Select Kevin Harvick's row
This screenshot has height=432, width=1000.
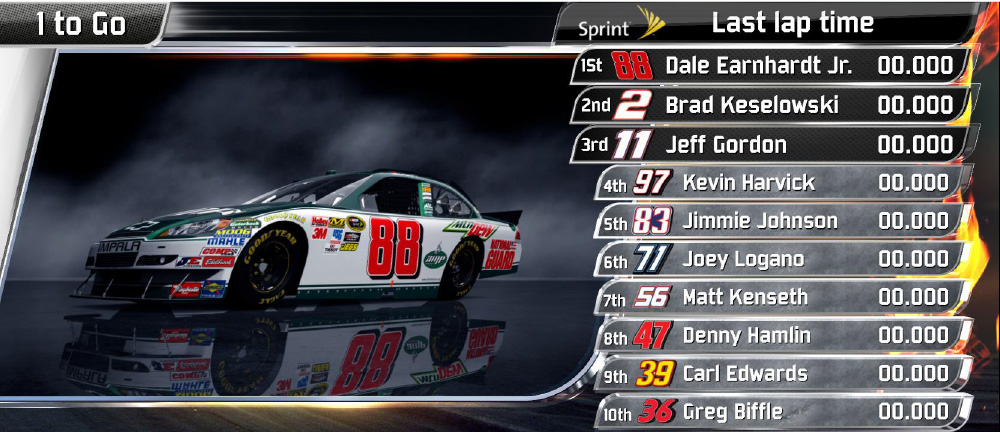(x=782, y=183)
